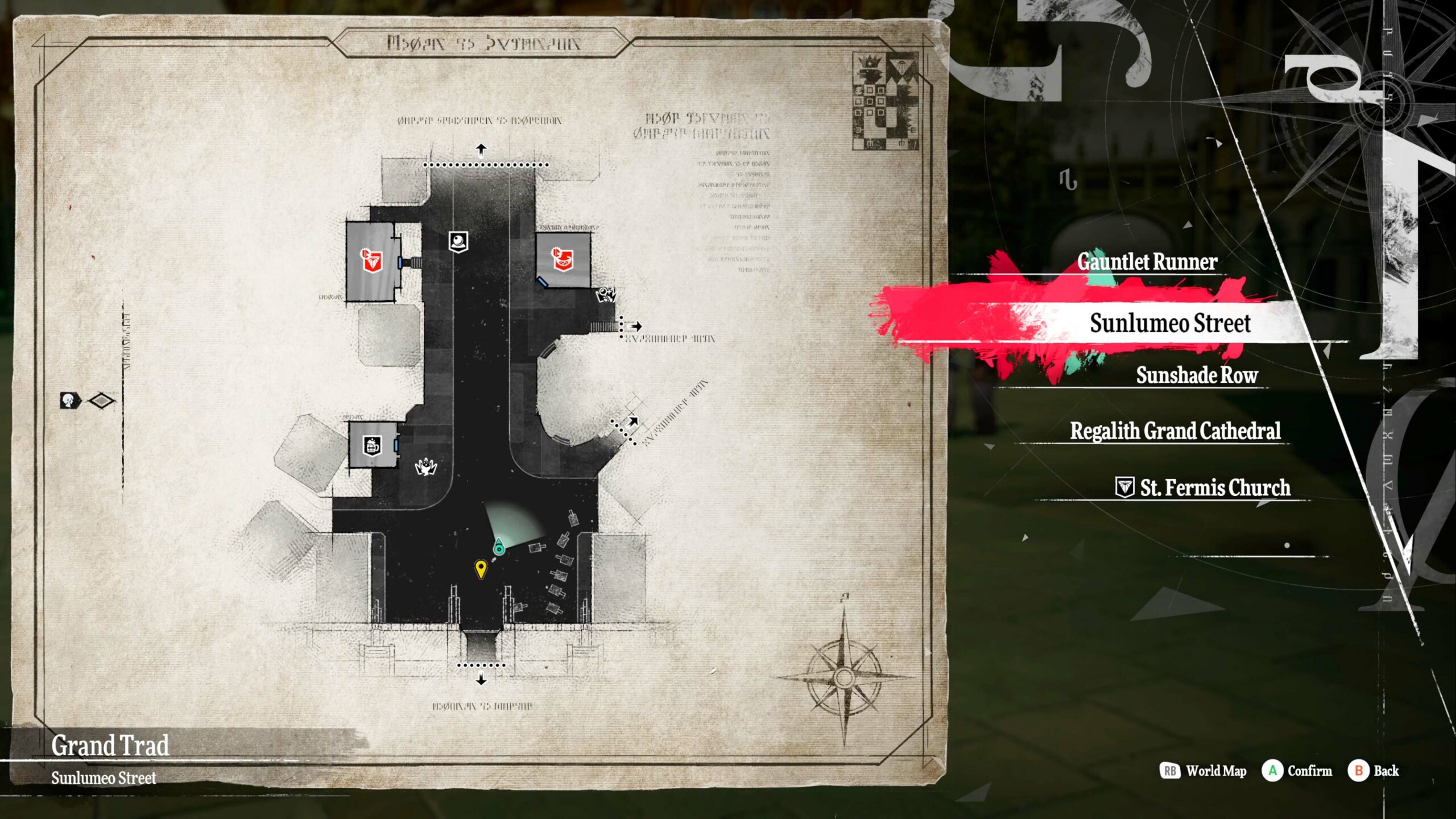The width and height of the screenshot is (1456, 819).
Task: Select the crystal ball marker on the street
Action: tap(458, 242)
